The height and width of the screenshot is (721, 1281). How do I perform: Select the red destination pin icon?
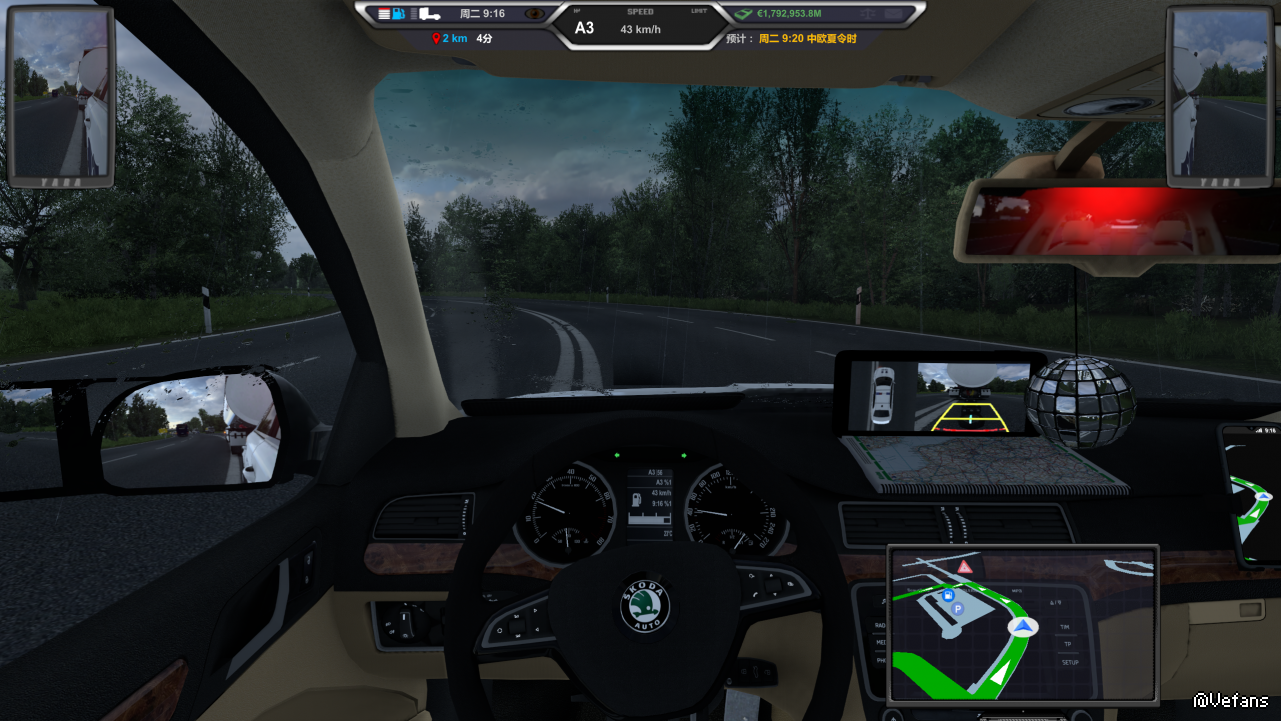click(436, 39)
